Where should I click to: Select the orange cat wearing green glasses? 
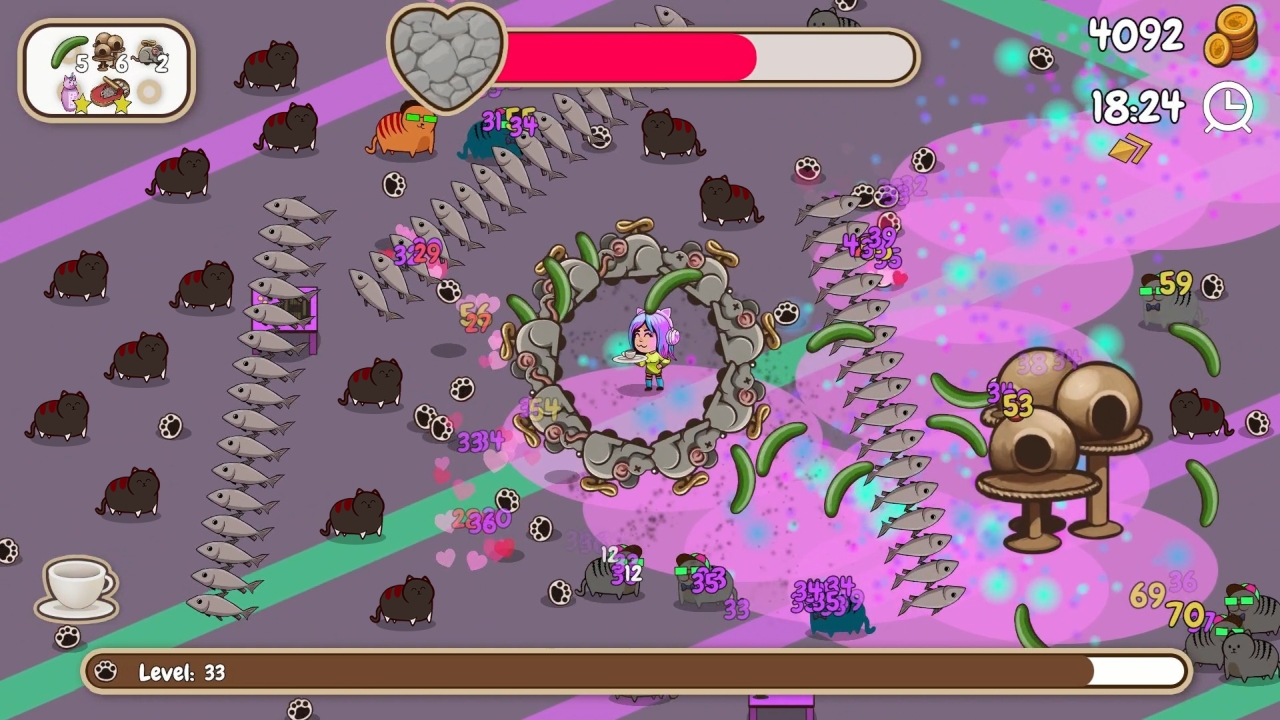click(x=403, y=132)
